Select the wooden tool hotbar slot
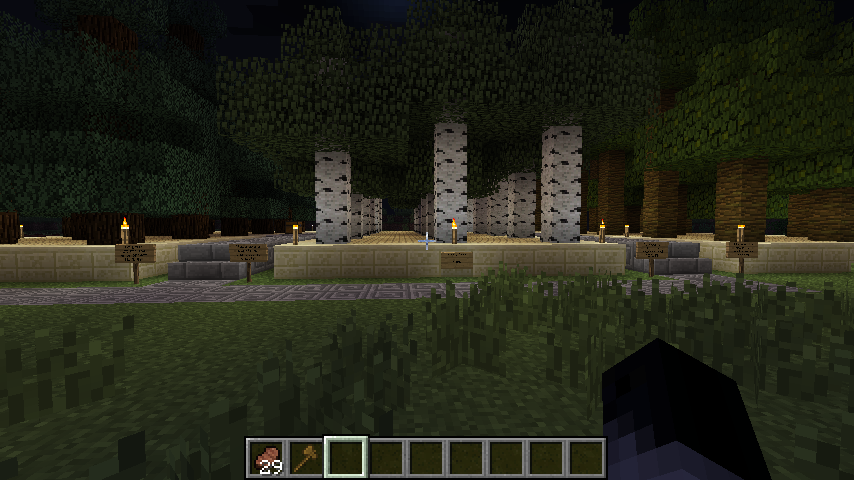Image resolution: width=854 pixels, height=480 pixels. click(x=306, y=458)
